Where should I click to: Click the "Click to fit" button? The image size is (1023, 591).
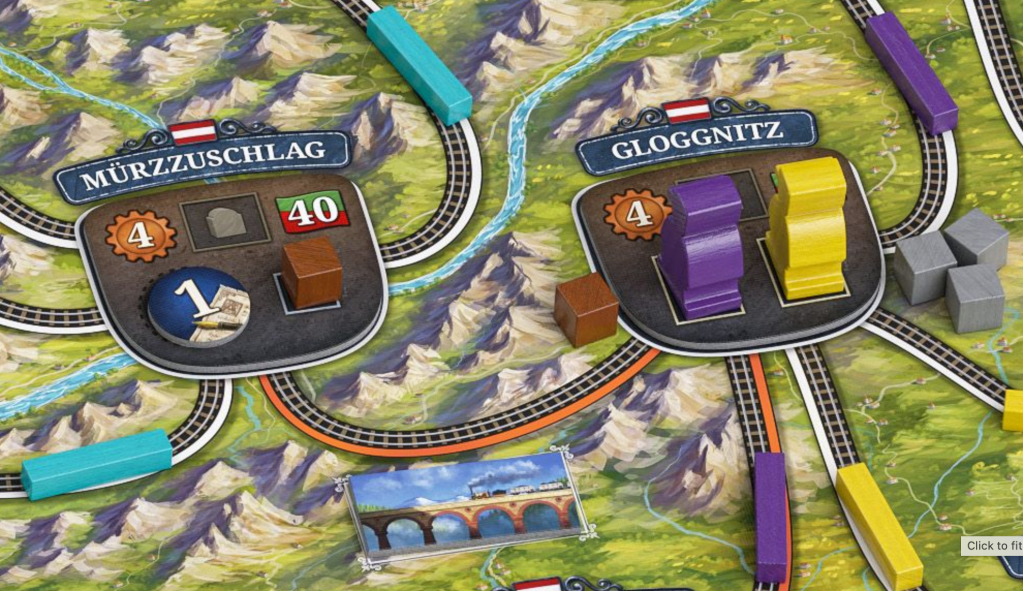[993, 546]
